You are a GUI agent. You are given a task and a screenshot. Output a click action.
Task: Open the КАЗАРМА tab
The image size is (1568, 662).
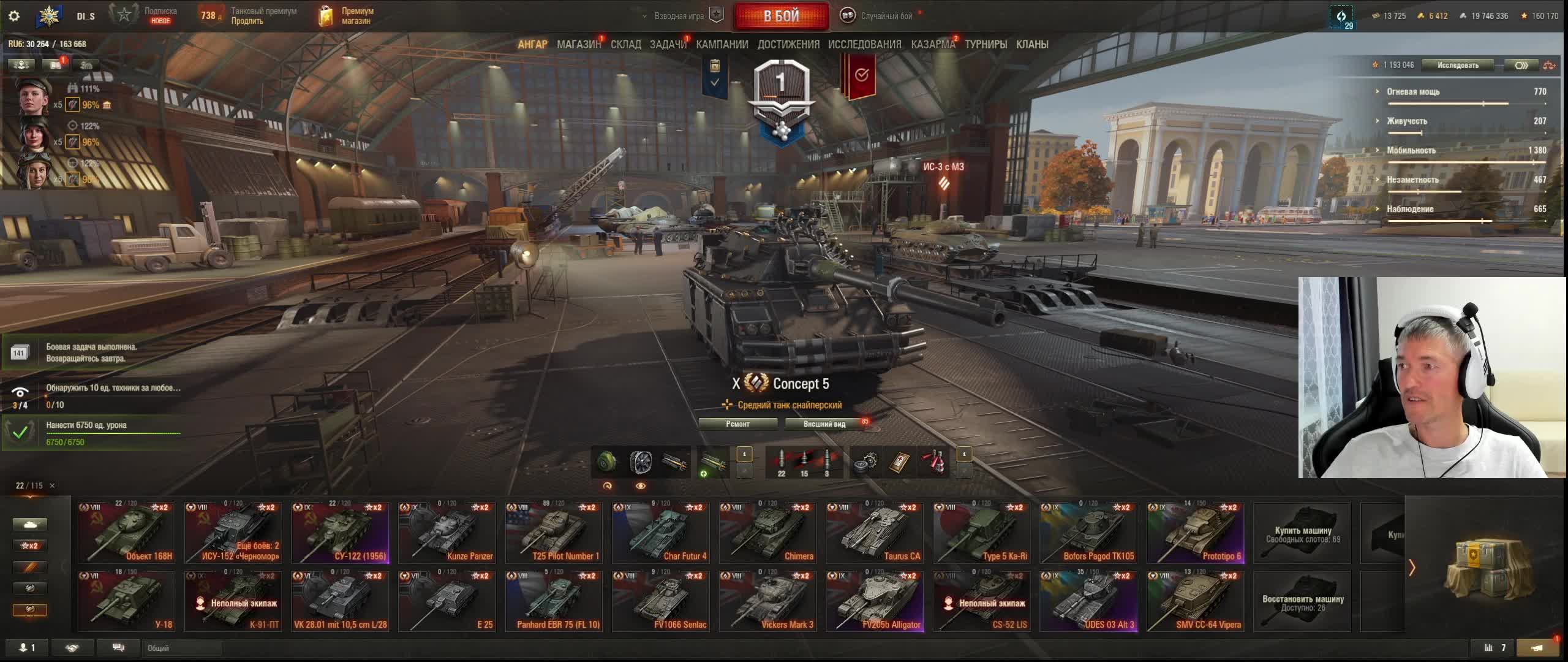932,44
